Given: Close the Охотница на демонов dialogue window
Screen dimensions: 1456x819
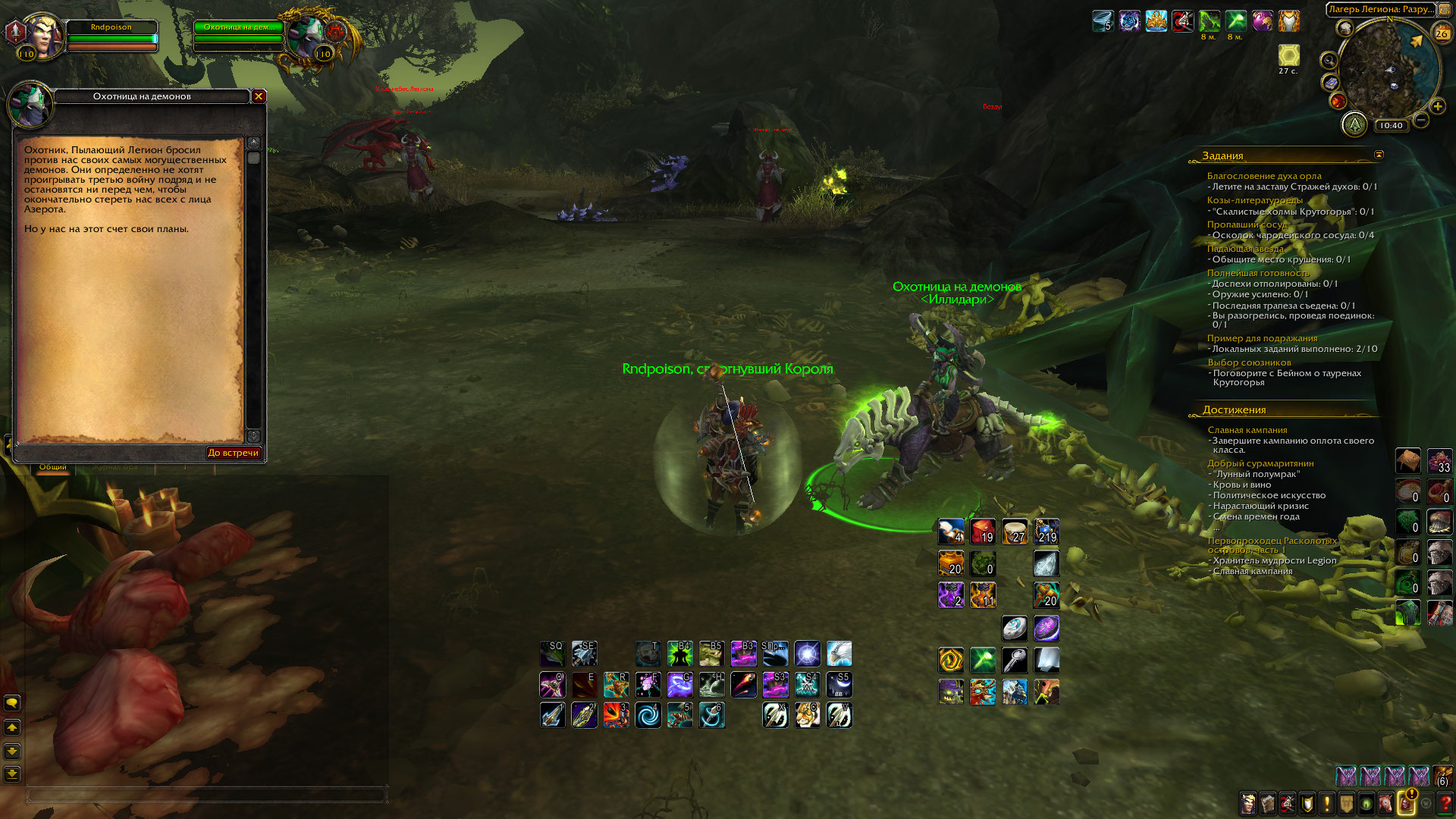Looking at the screenshot, I should point(259,96).
